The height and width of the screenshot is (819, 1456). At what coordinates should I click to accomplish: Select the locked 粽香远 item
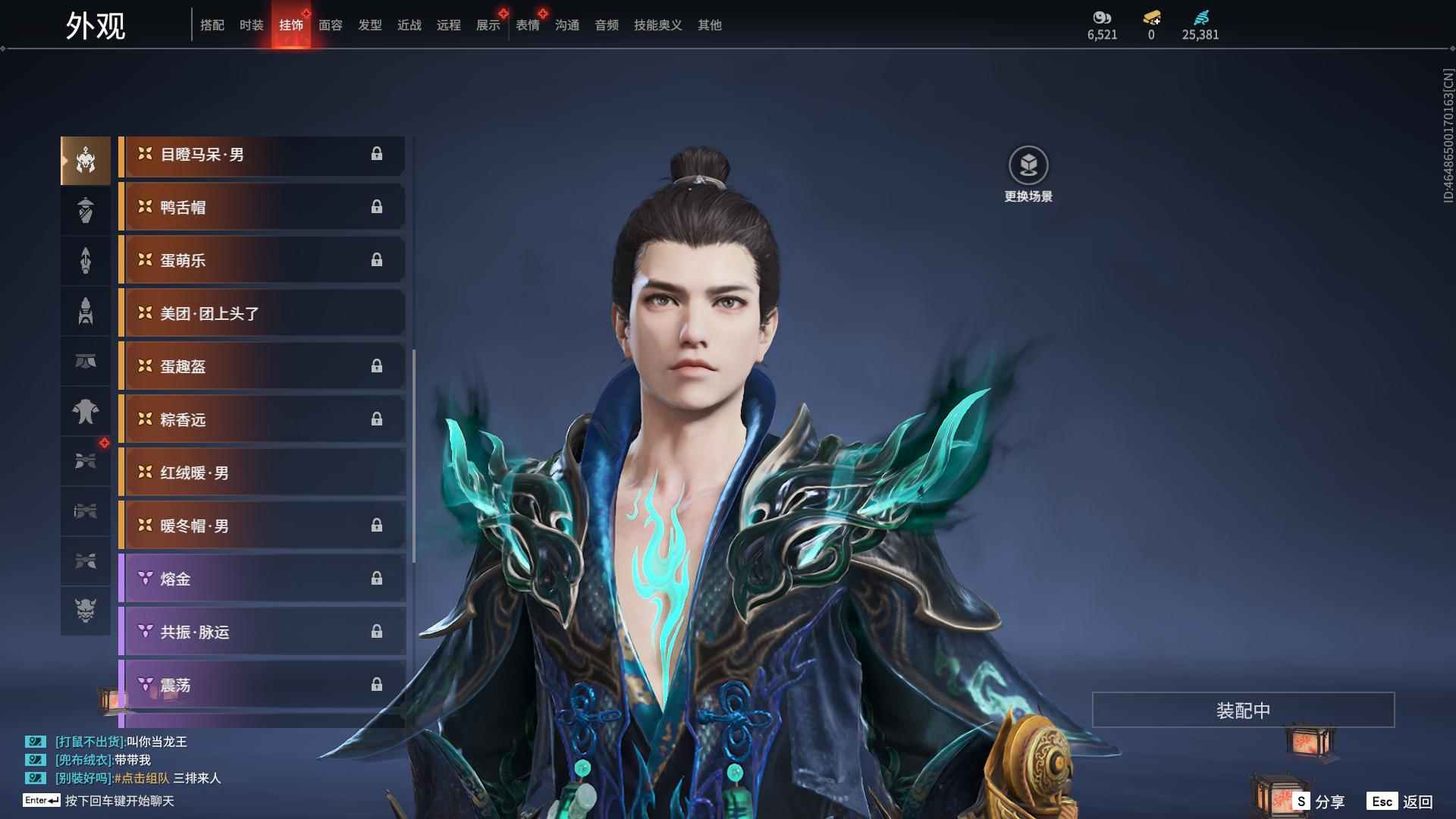click(262, 419)
